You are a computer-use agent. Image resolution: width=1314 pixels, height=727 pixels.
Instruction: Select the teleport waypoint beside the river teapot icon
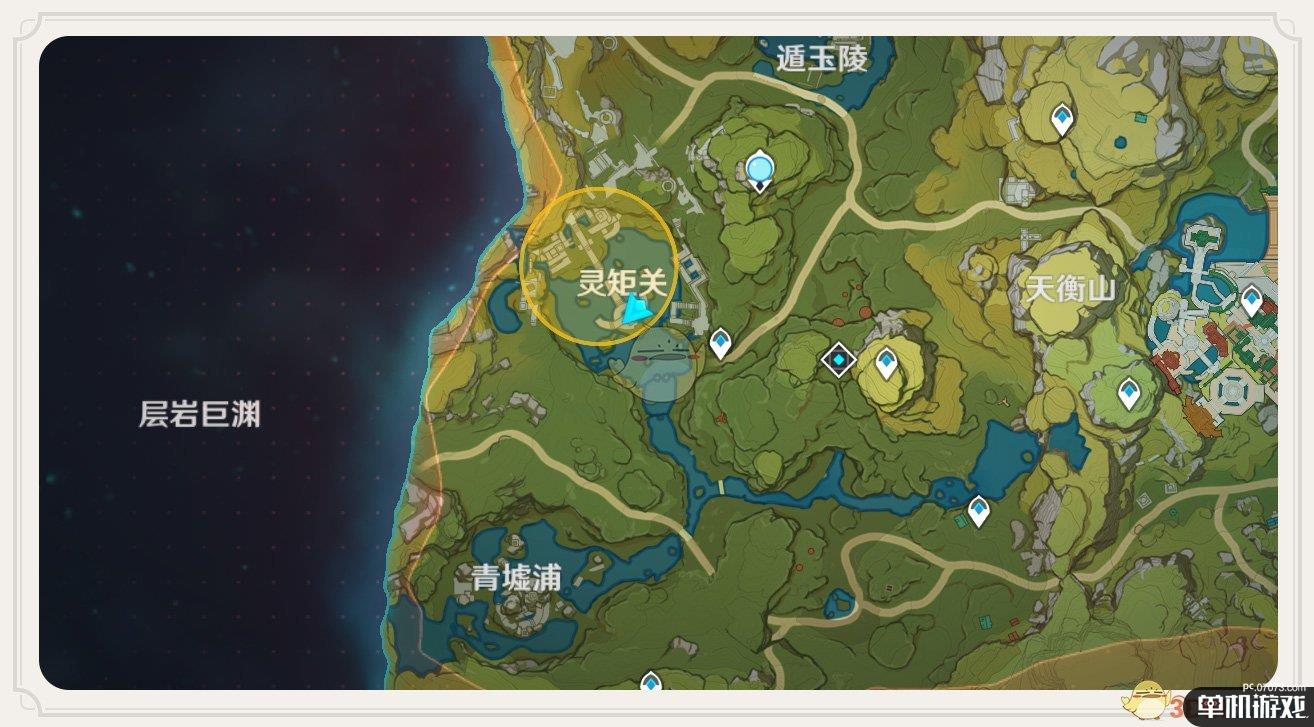tap(978, 510)
